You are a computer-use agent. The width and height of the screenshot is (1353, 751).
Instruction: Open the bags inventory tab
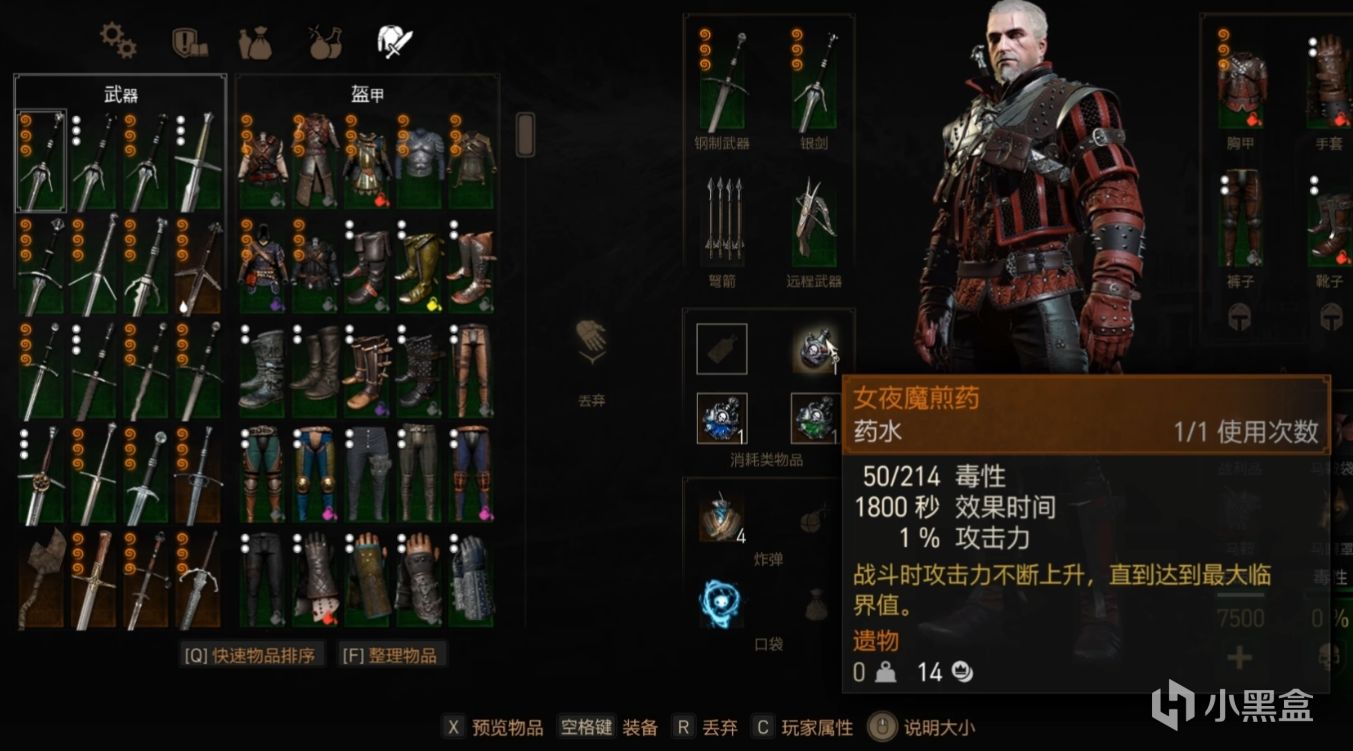click(x=256, y=42)
